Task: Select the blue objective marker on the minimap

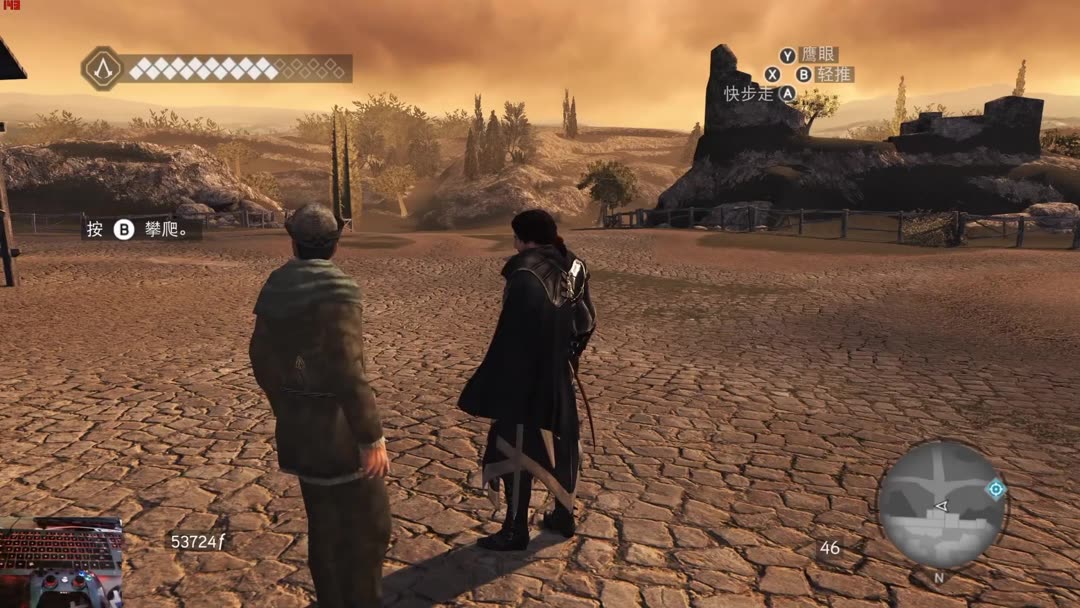Action: [x=995, y=489]
